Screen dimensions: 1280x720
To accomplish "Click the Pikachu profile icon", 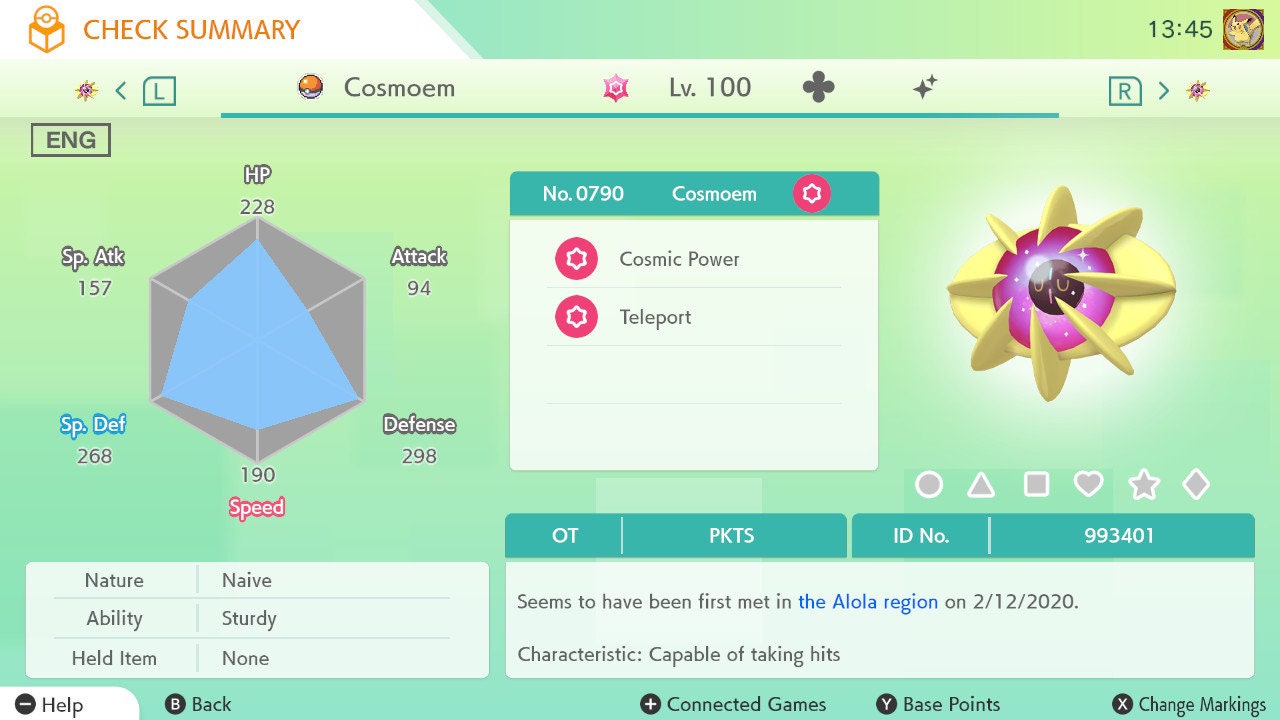I will coord(1243,29).
